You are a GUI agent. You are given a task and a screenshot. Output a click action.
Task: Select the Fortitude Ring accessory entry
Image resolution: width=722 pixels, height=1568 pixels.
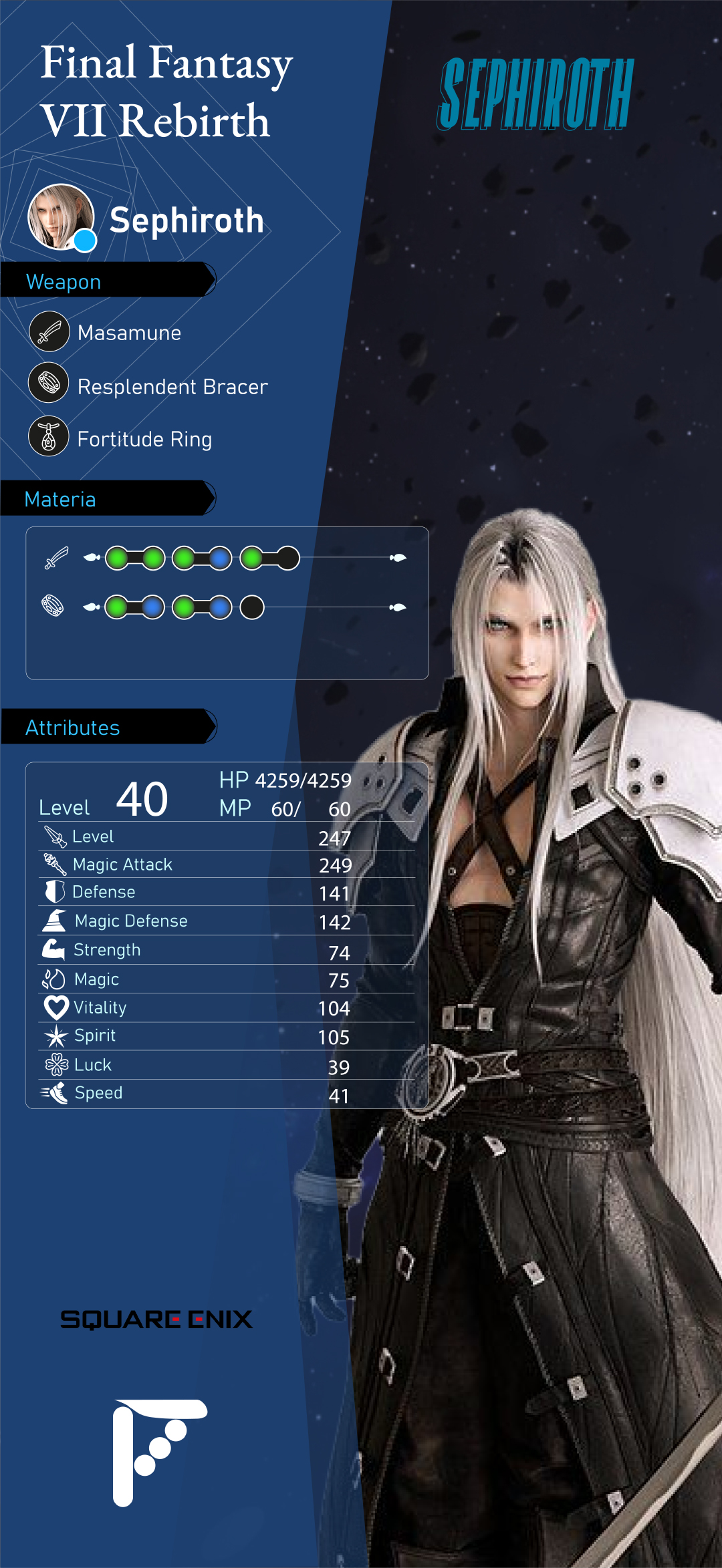144,439
